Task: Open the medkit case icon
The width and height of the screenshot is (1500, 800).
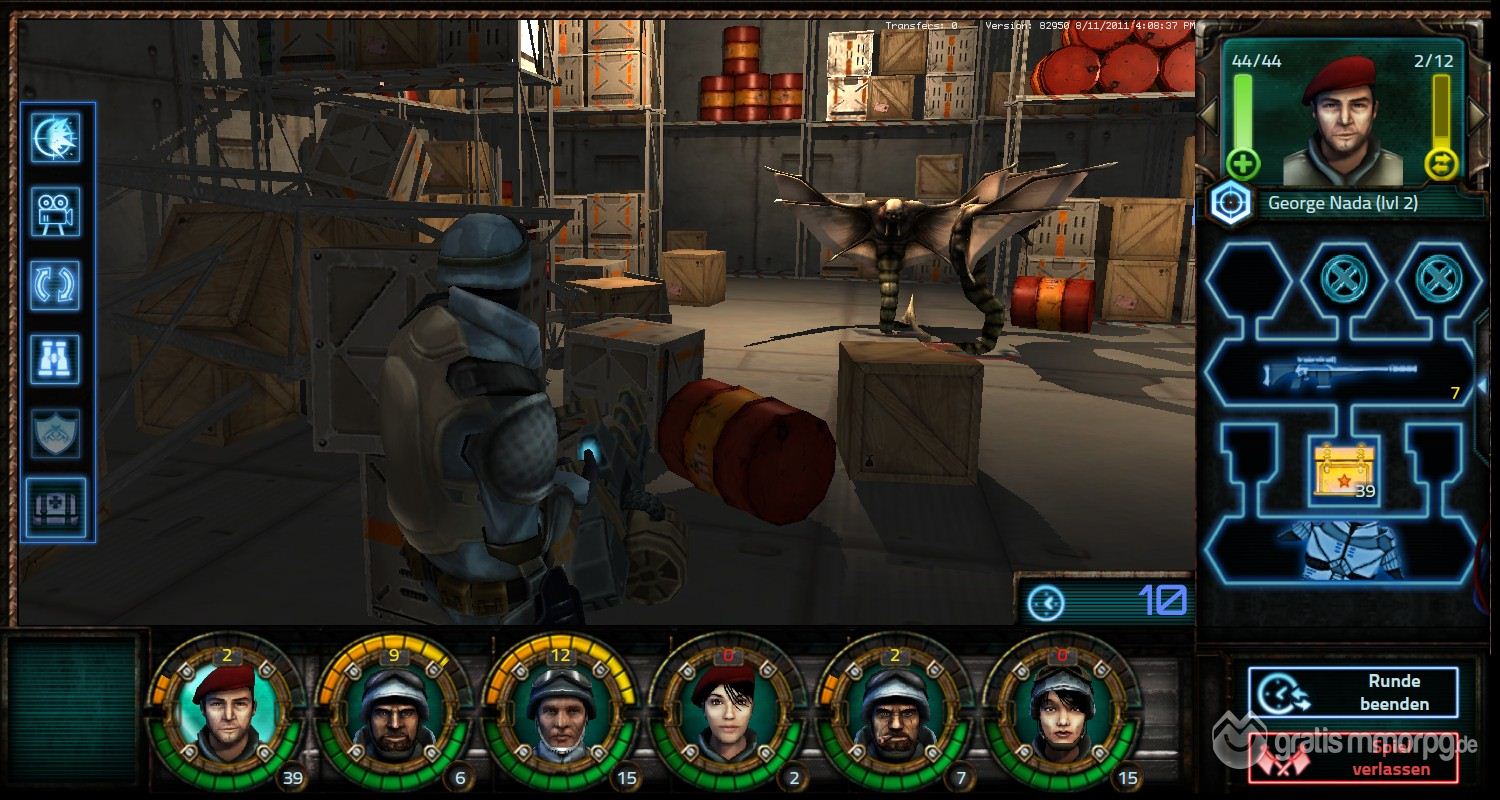Action: click(56, 506)
